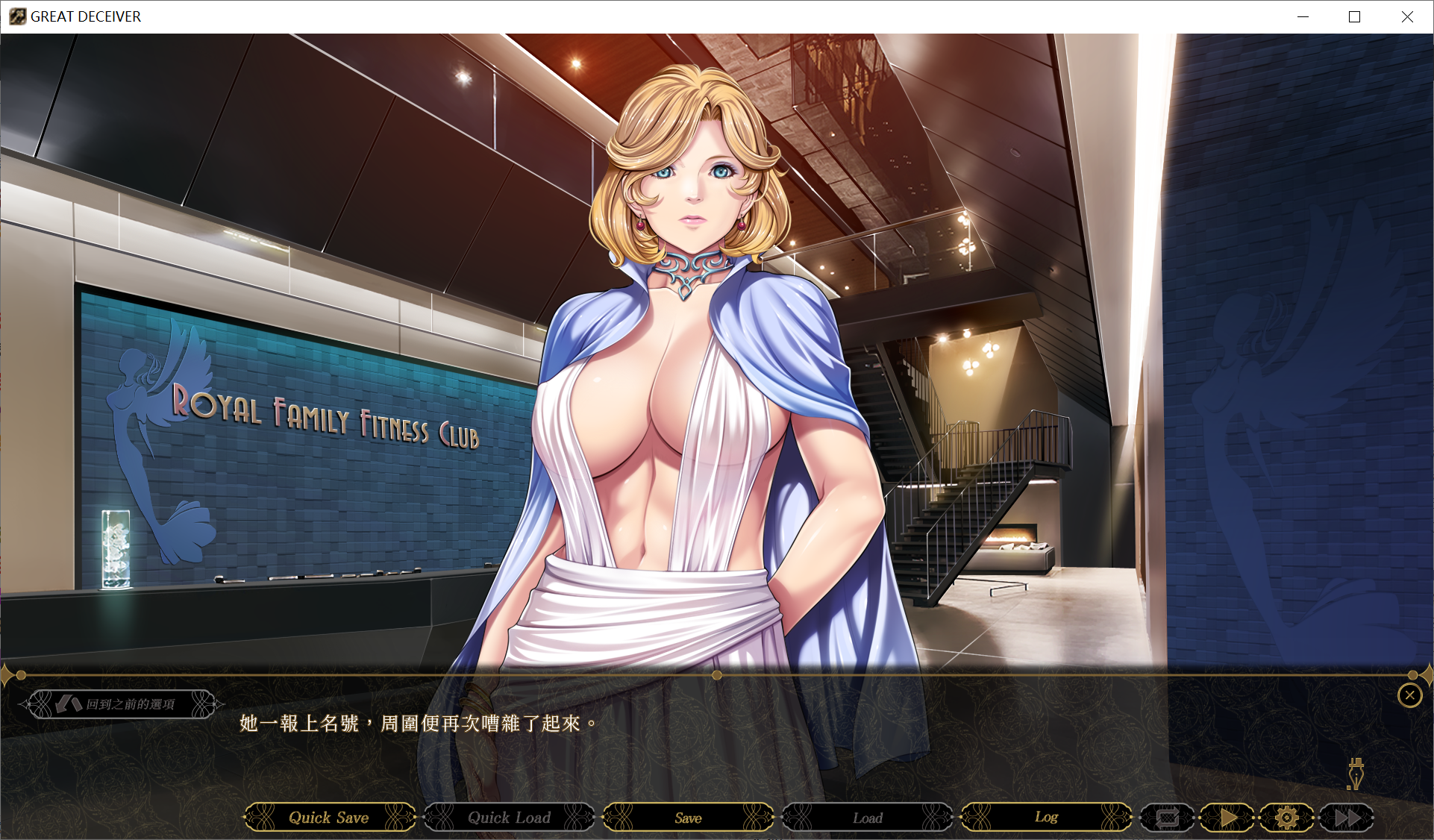
Task: Minimize the game window
Action: tap(1303, 16)
